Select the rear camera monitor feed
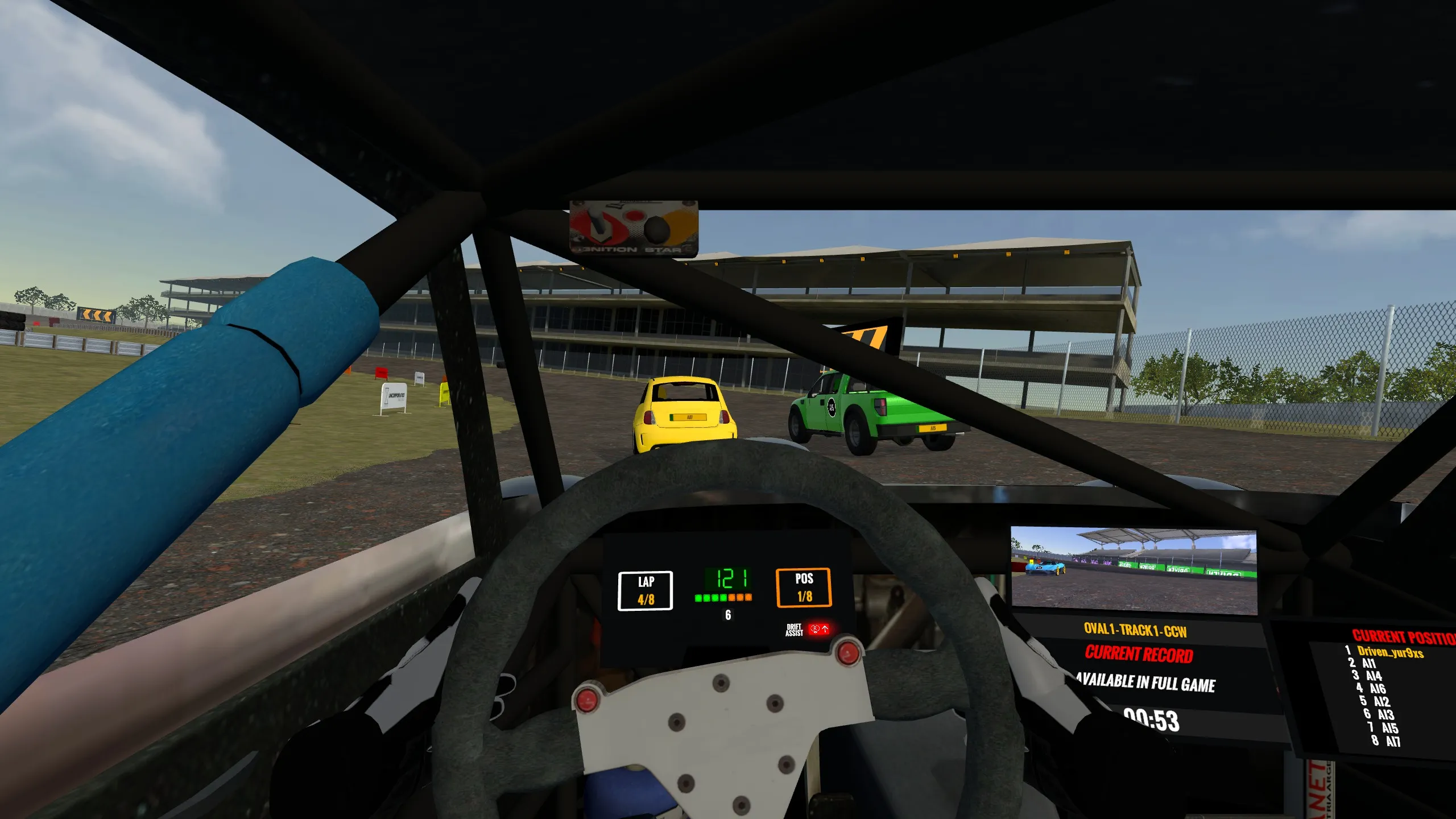1456x819 pixels. [x=1134, y=570]
